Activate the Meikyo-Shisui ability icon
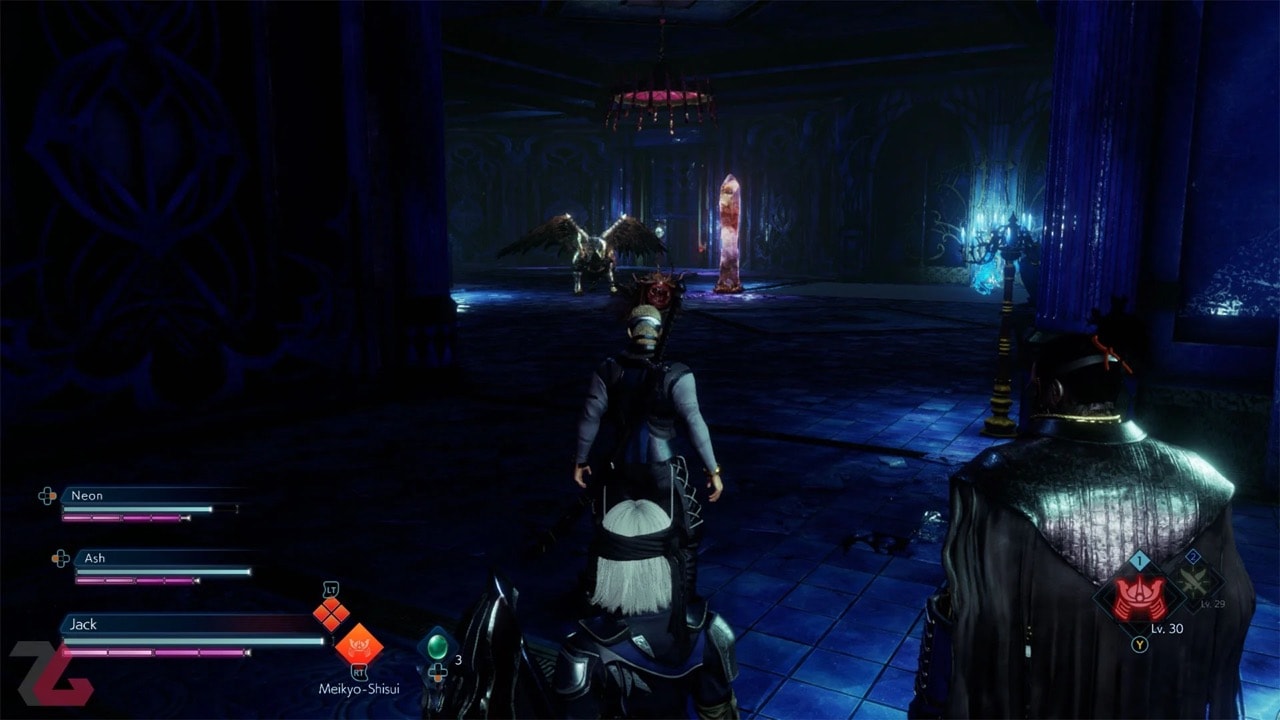This screenshot has width=1280, height=720. tap(358, 642)
